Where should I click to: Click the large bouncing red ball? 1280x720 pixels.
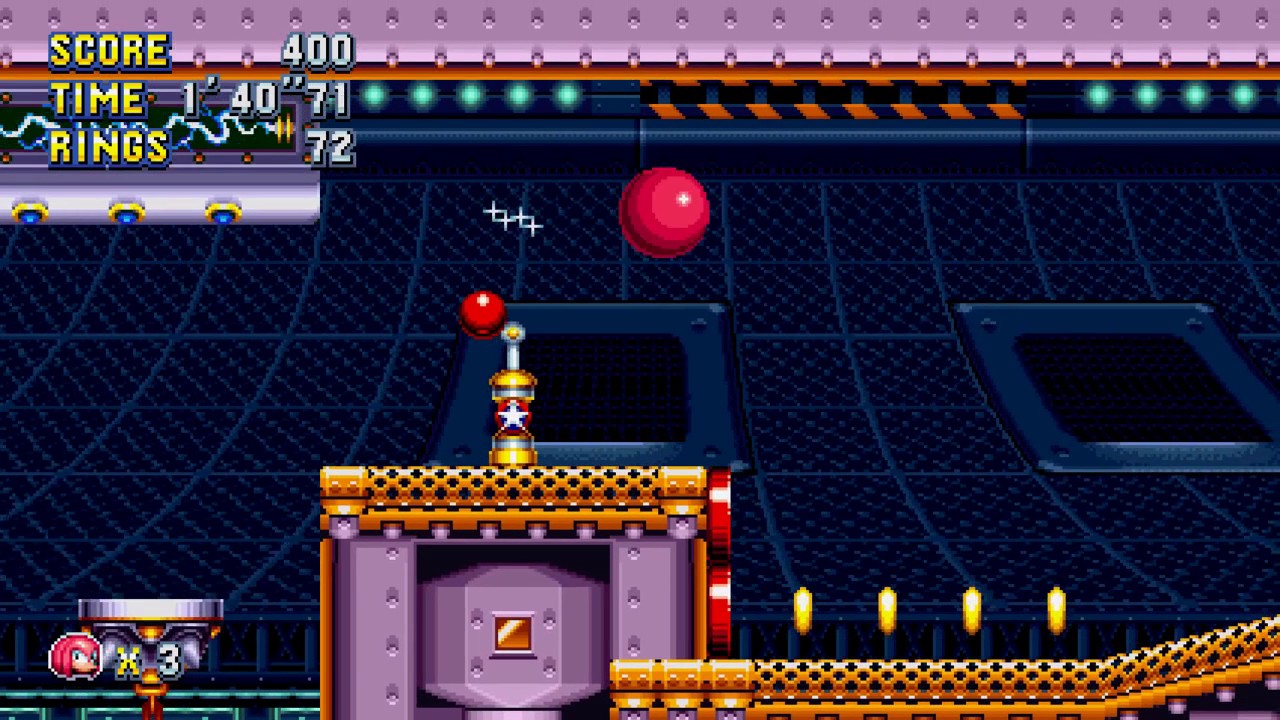point(664,212)
